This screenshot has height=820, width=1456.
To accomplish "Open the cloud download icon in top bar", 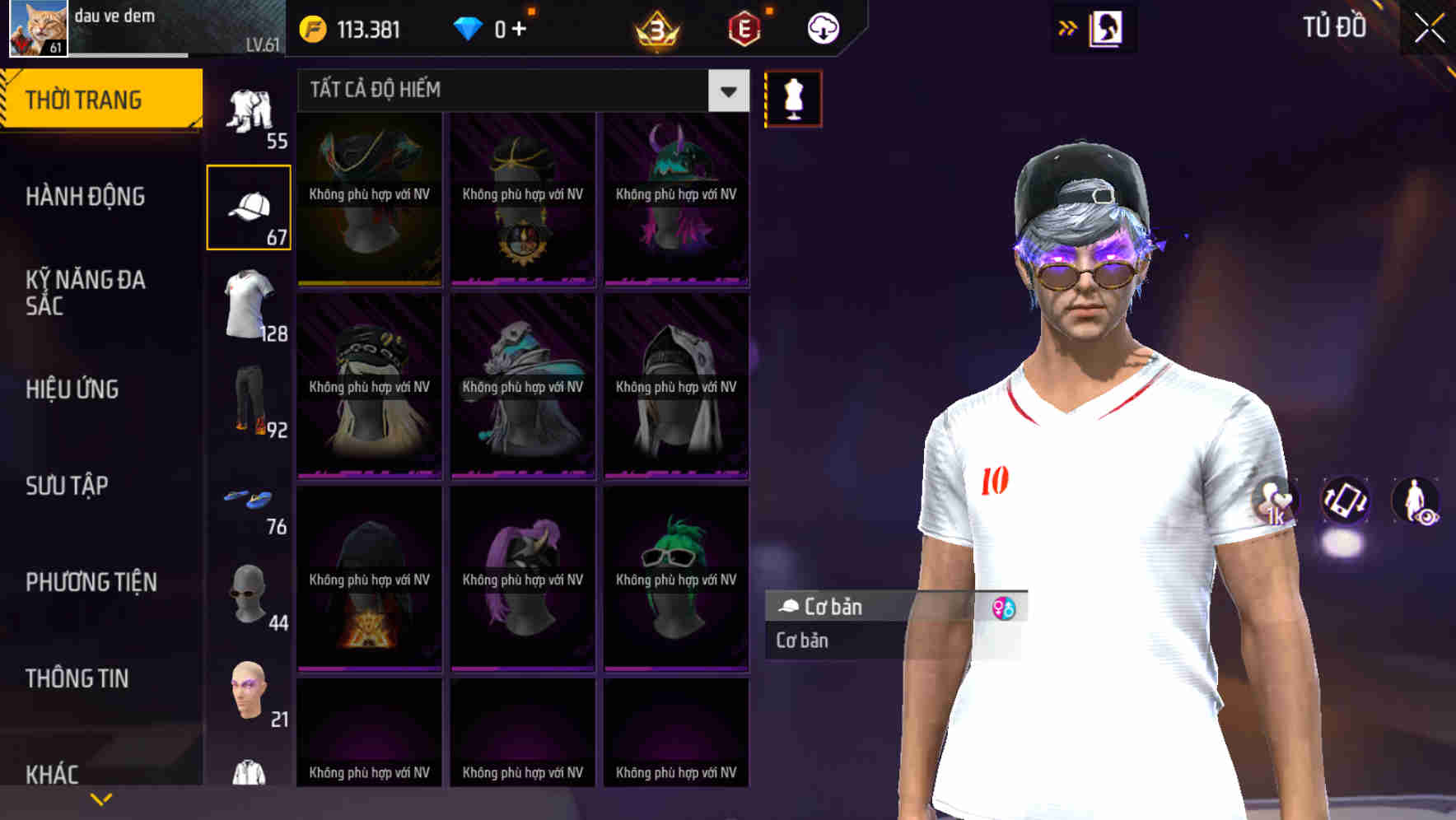I will [821, 27].
